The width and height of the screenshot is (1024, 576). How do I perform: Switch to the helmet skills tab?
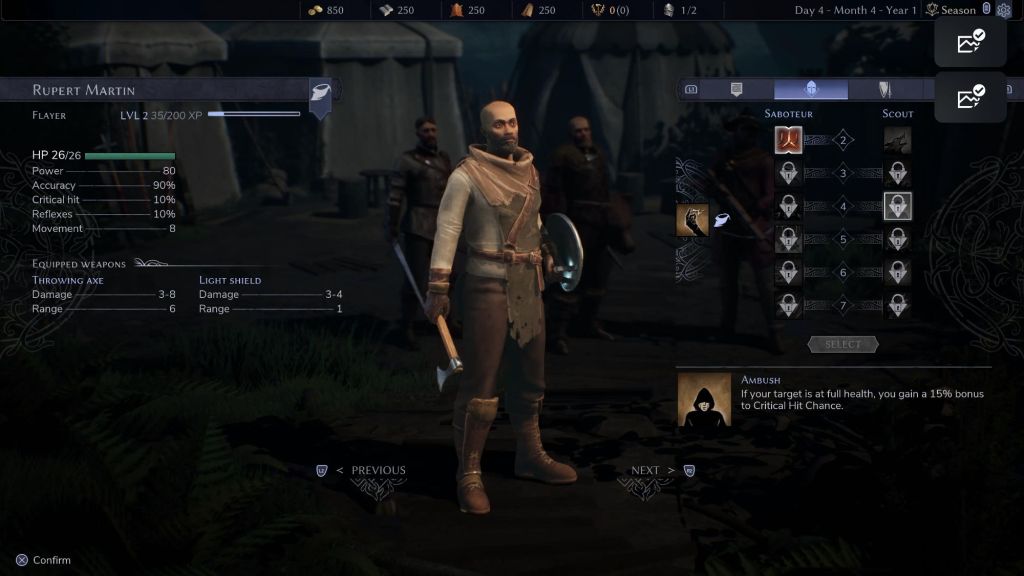[811, 89]
